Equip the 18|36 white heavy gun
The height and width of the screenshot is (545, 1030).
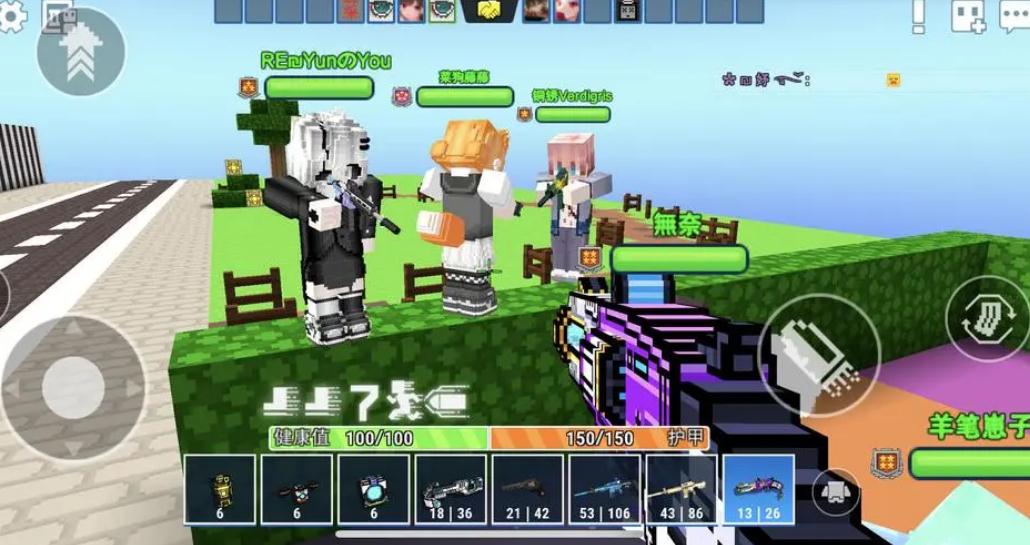coord(451,490)
